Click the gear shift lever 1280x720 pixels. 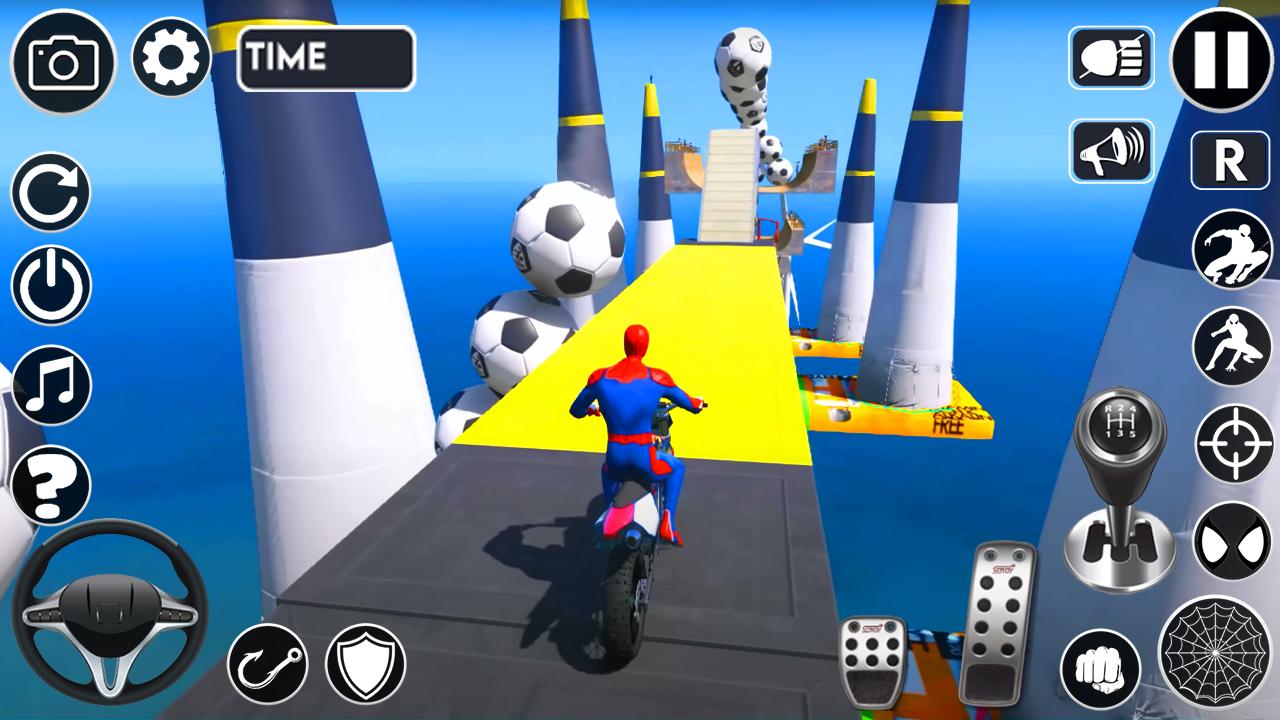point(1119,490)
